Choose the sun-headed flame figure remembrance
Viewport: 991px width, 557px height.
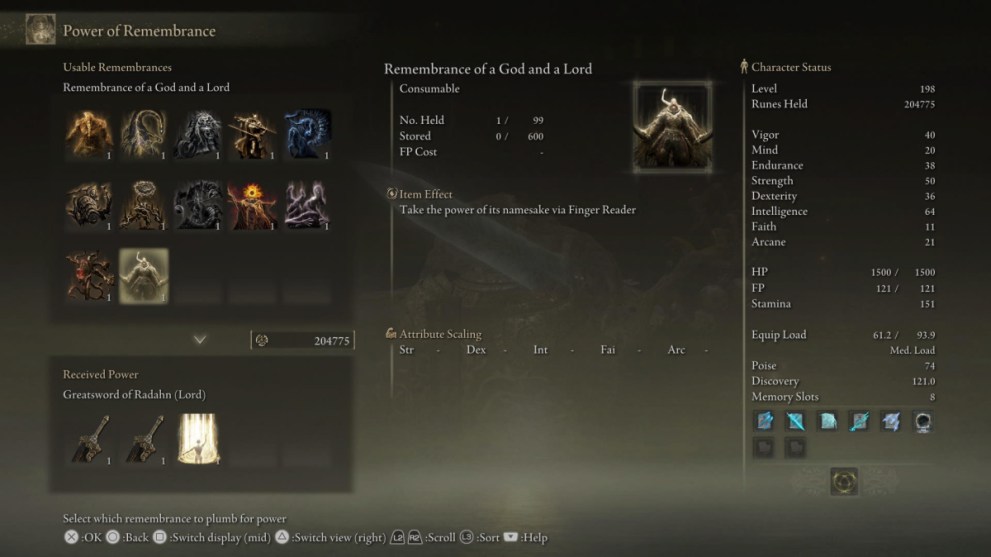click(252, 205)
